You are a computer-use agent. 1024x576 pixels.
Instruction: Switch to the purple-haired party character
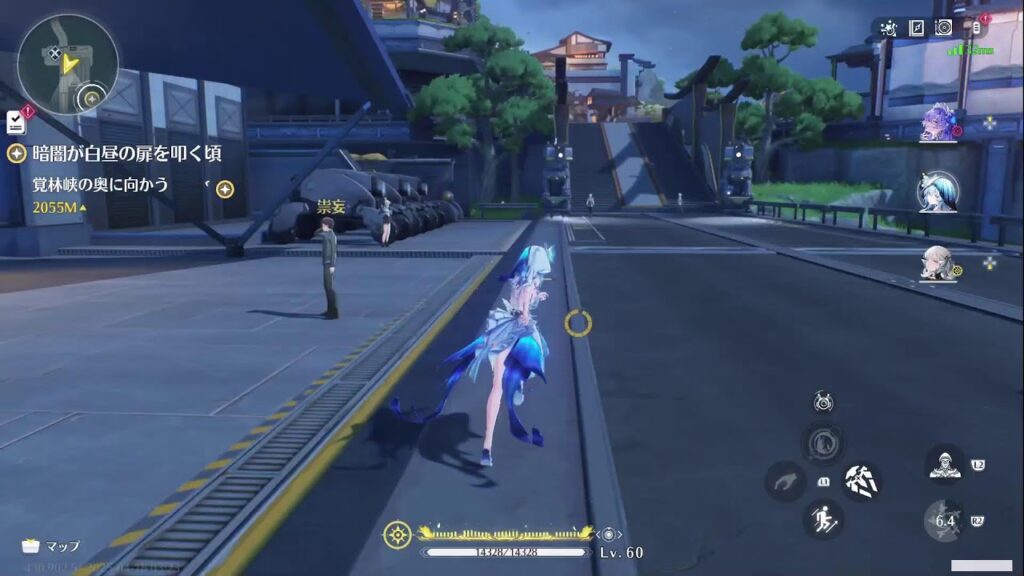click(939, 123)
